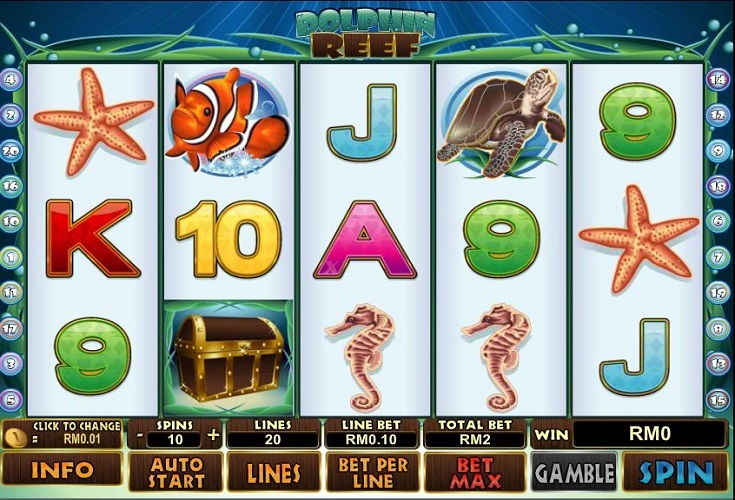Open the INFO paytable
This screenshot has width=735, height=500.
coord(62,470)
